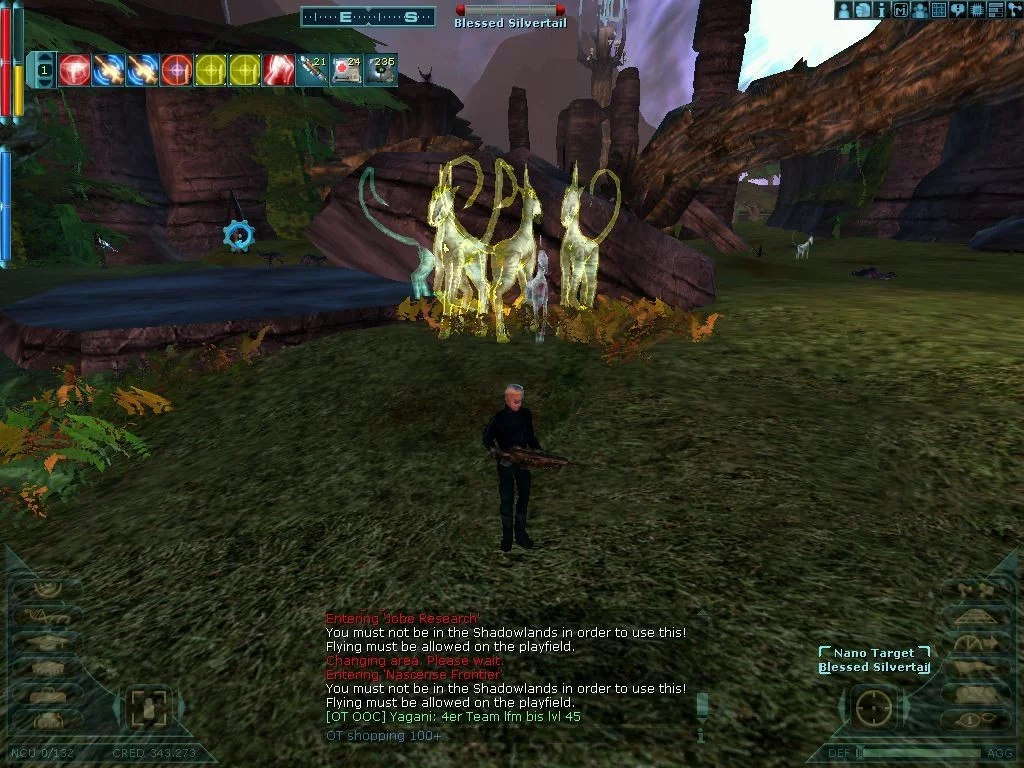Click the compass direction bar
This screenshot has width=1024, height=768.
[368, 17]
